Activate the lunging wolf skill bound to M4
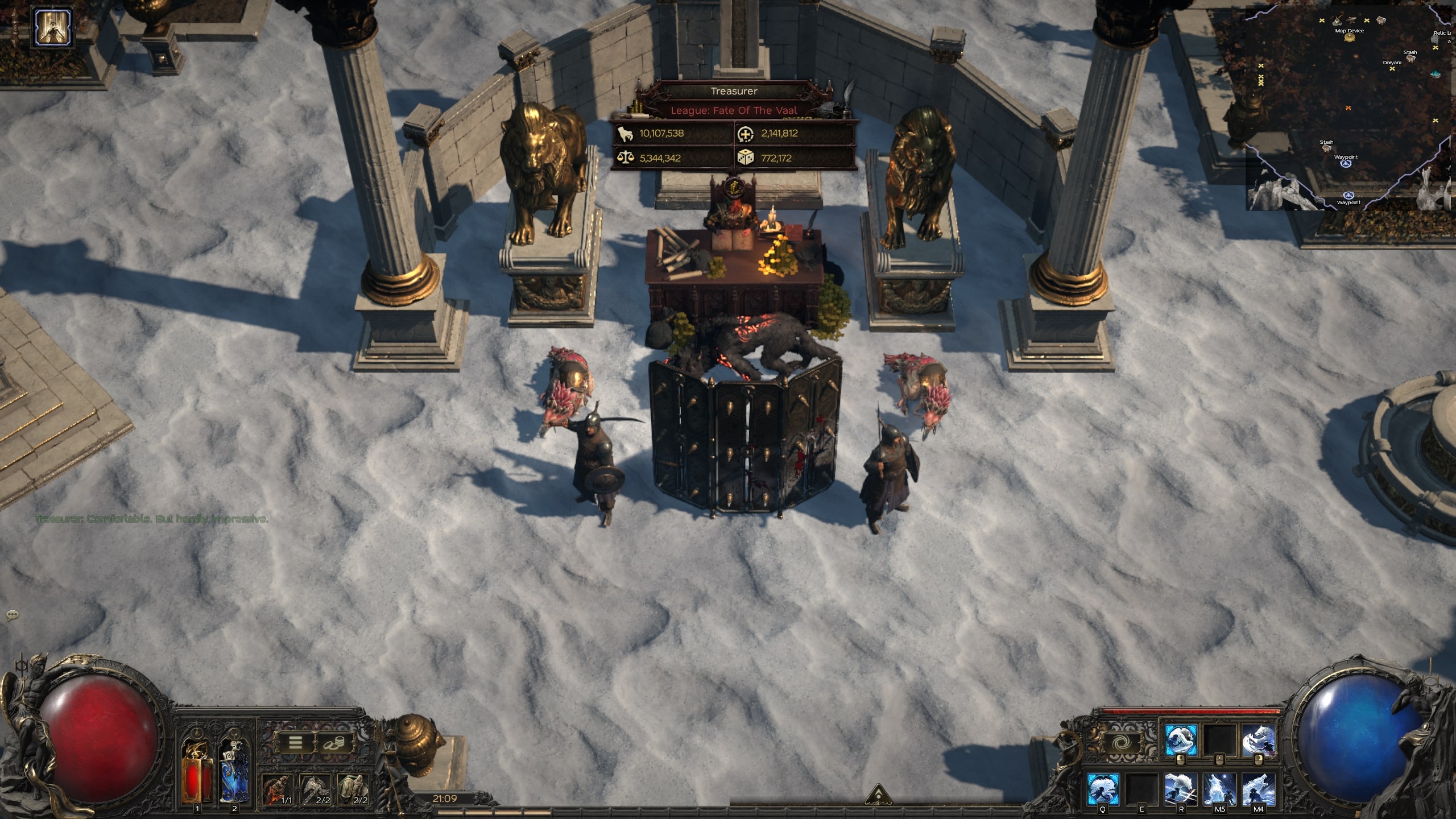The image size is (1456, 819). click(x=1258, y=788)
